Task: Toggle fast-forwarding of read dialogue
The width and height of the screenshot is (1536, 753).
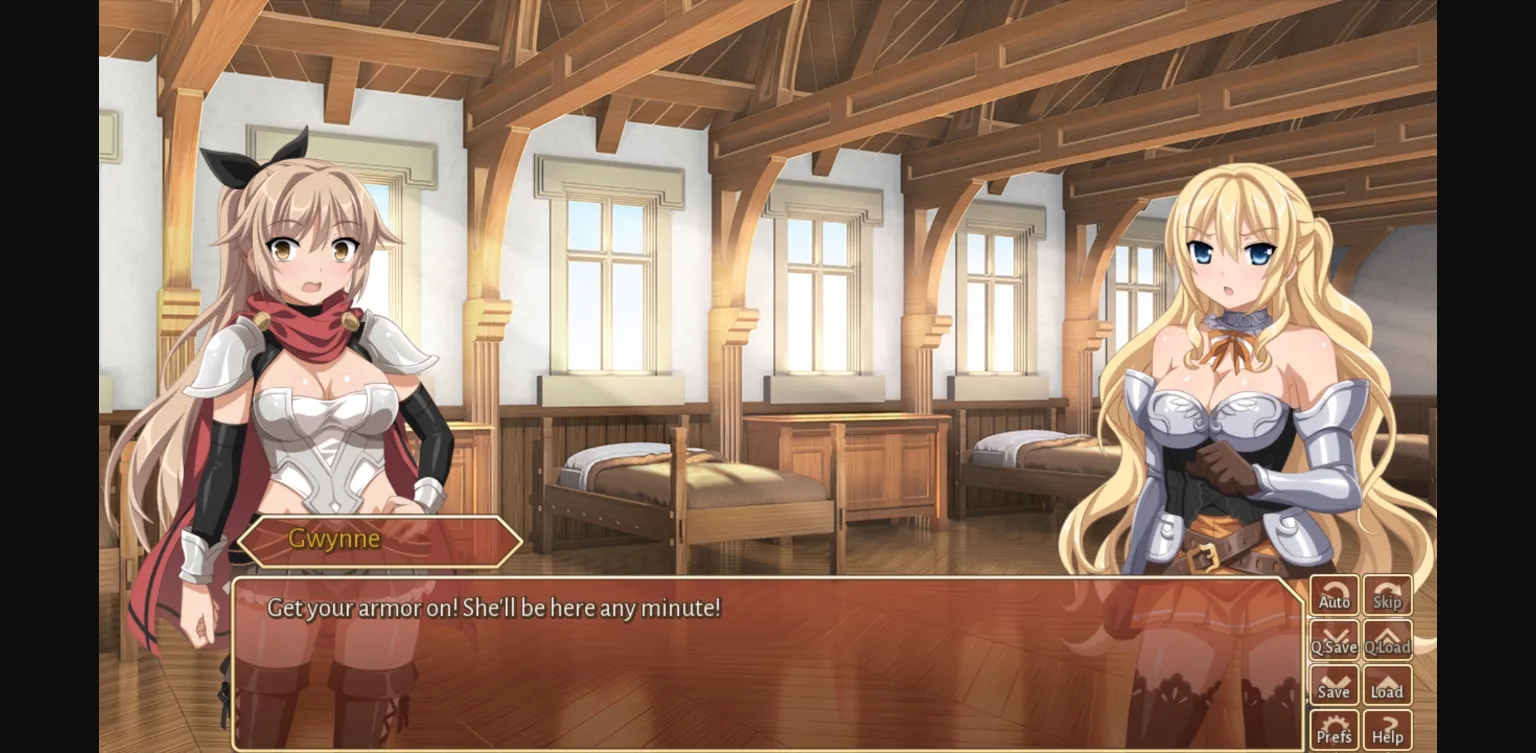Action: coord(1388,596)
